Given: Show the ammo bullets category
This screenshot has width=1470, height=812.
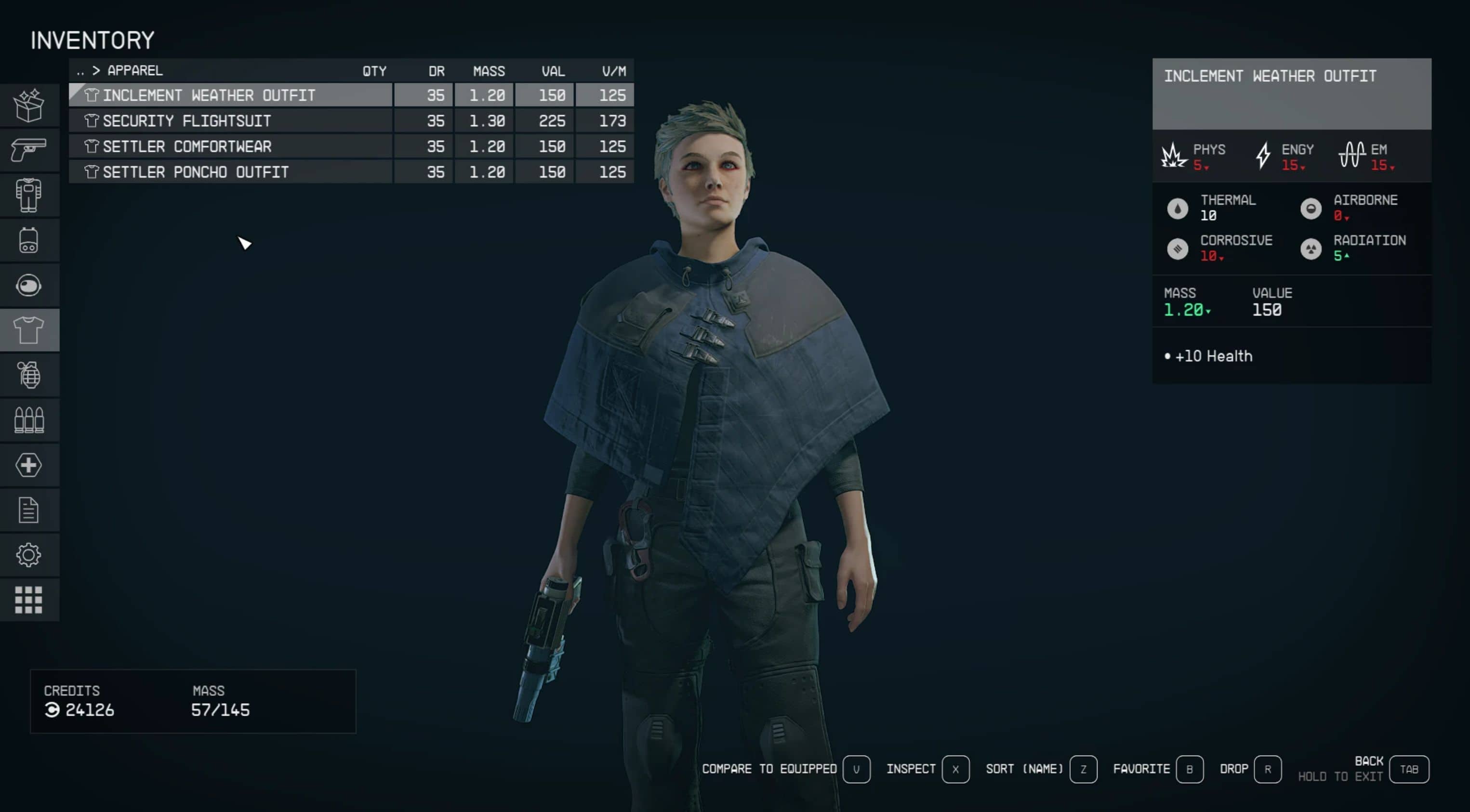Looking at the screenshot, I should click(x=28, y=420).
